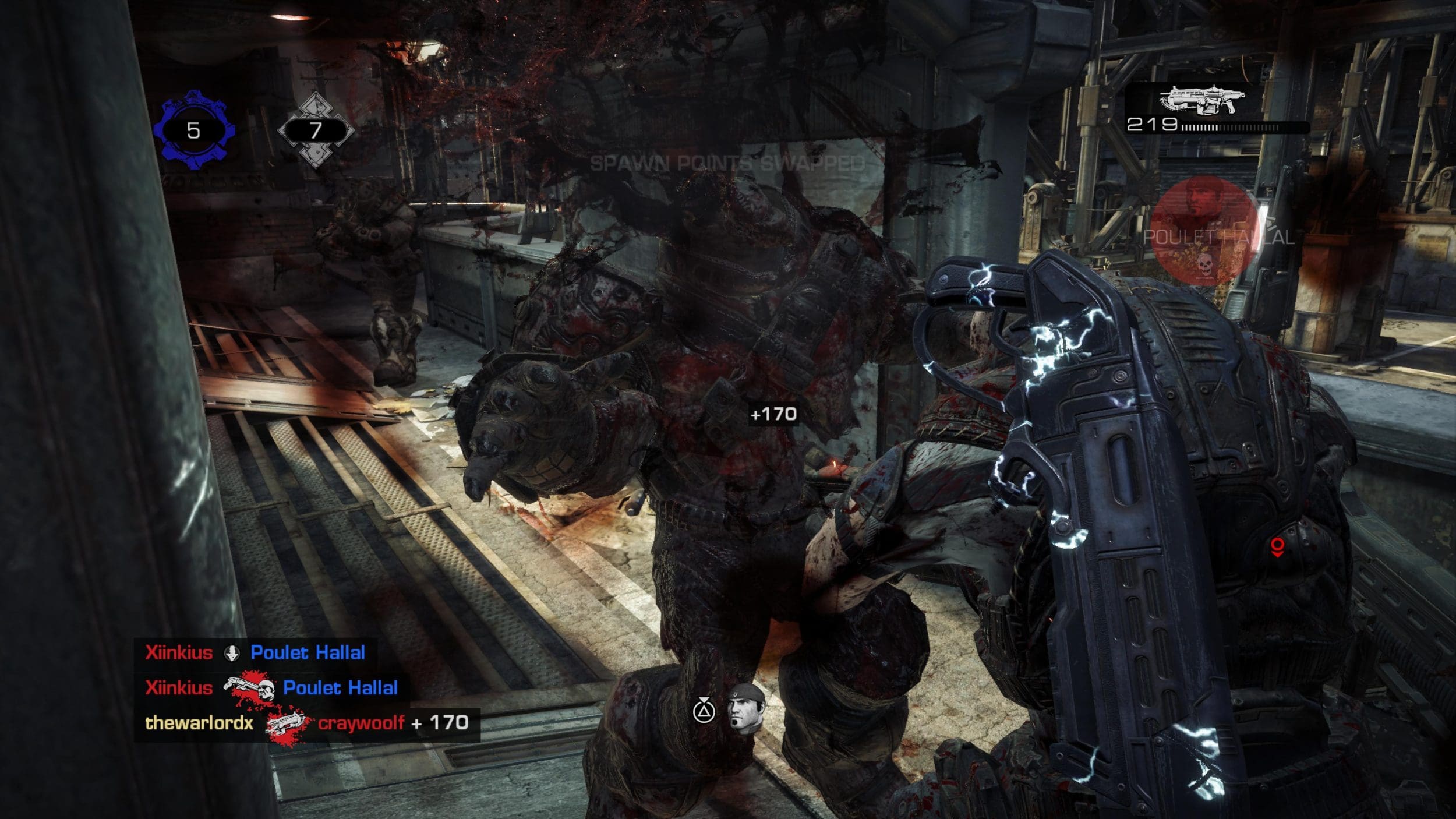The image size is (1456, 819).
Task: Select the blue COG gear team emblem
Action: point(194,129)
